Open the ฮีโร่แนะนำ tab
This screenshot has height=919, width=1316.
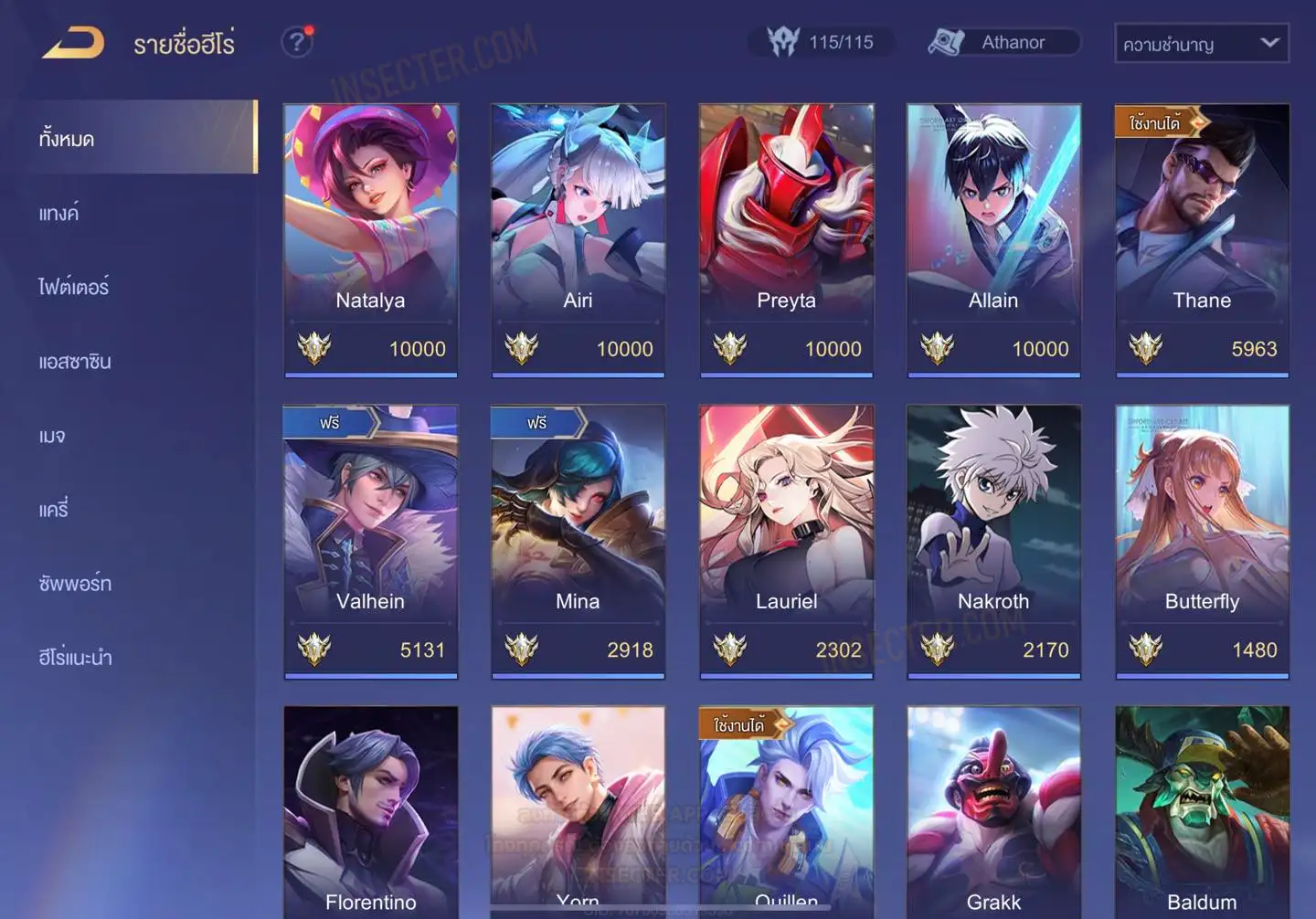(75, 658)
